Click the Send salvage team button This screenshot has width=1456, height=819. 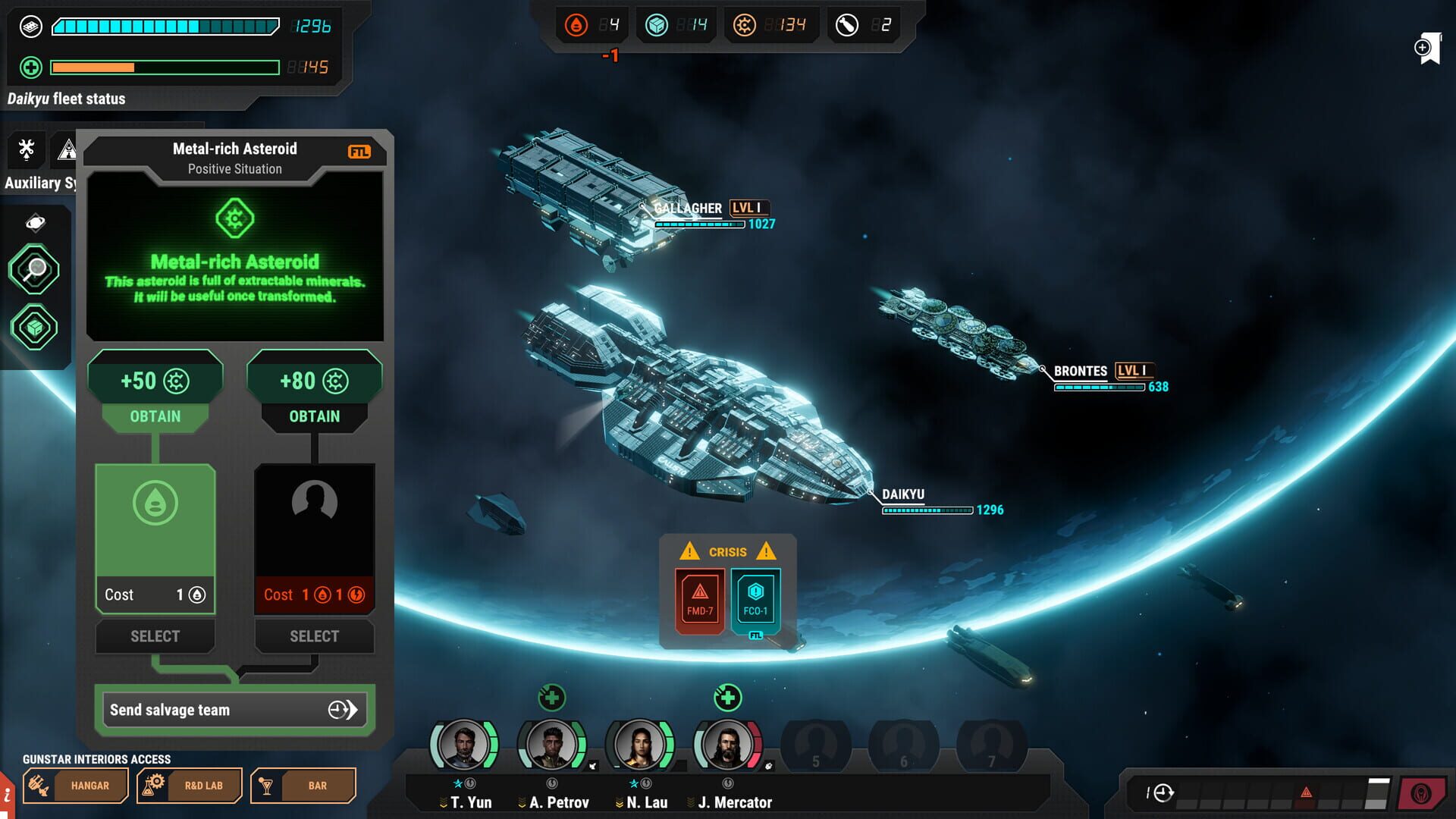coord(234,710)
